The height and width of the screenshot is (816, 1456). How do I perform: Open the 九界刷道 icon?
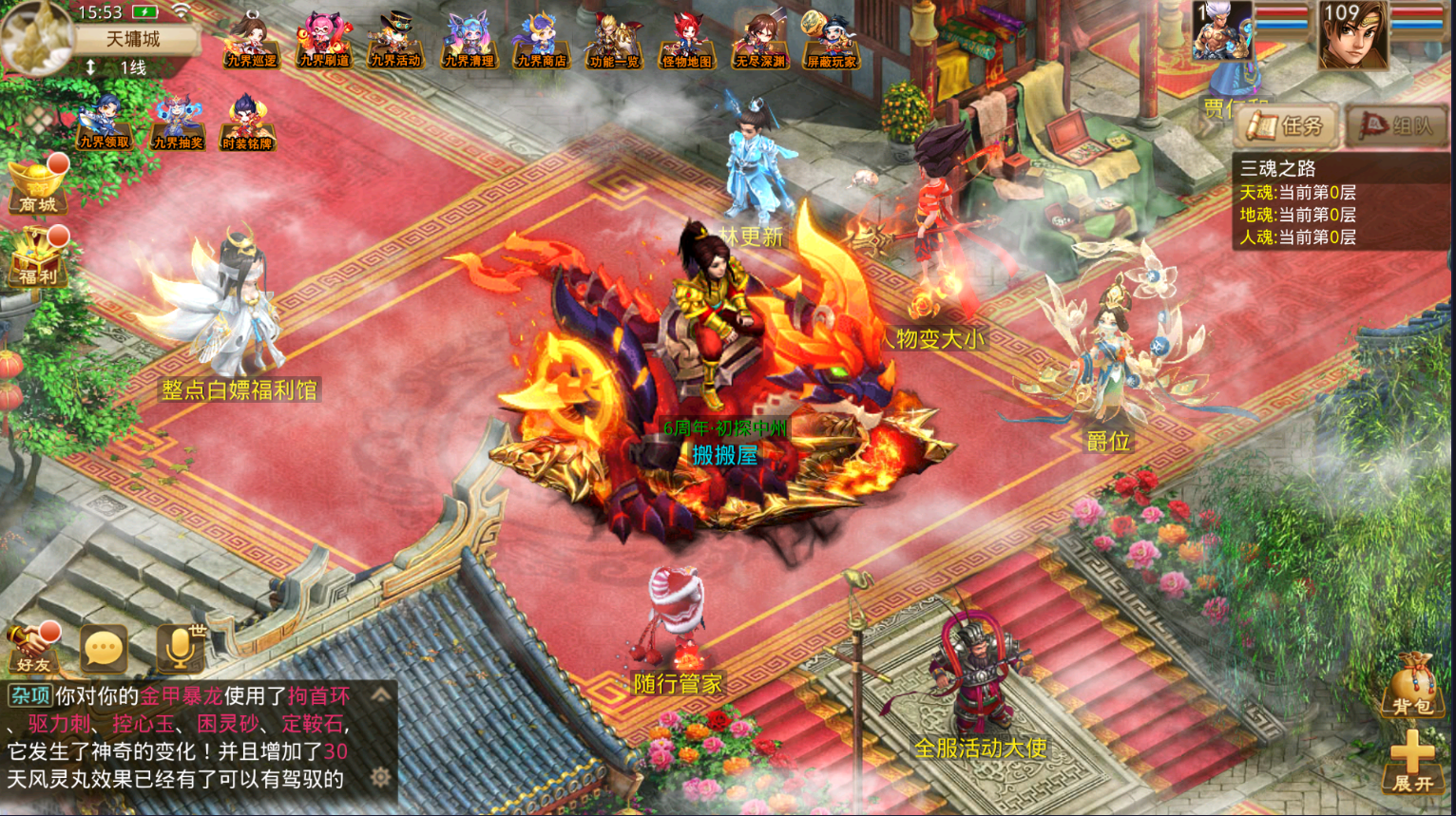point(323,40)
